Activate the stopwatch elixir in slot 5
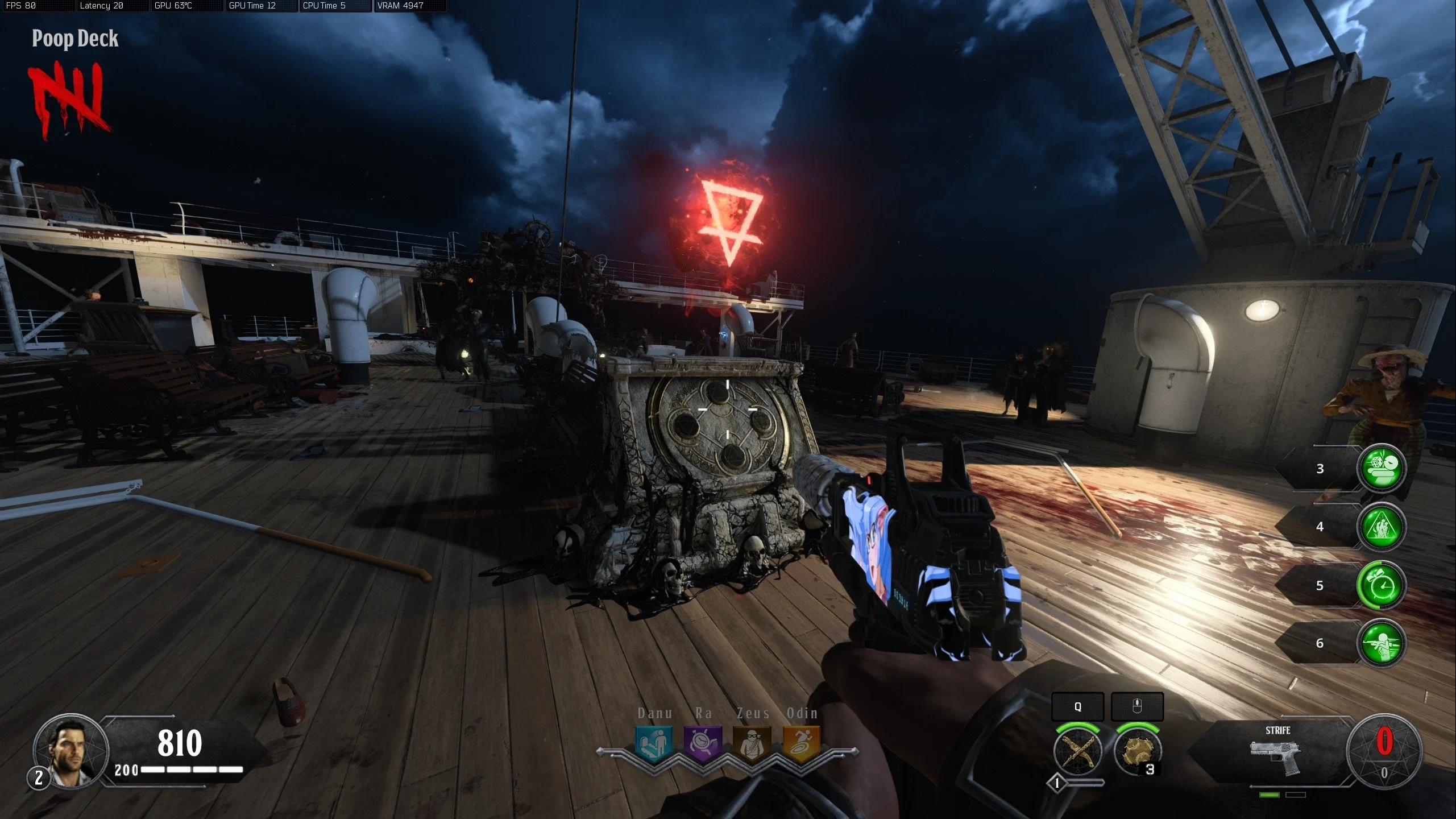 coord(1381,585)
